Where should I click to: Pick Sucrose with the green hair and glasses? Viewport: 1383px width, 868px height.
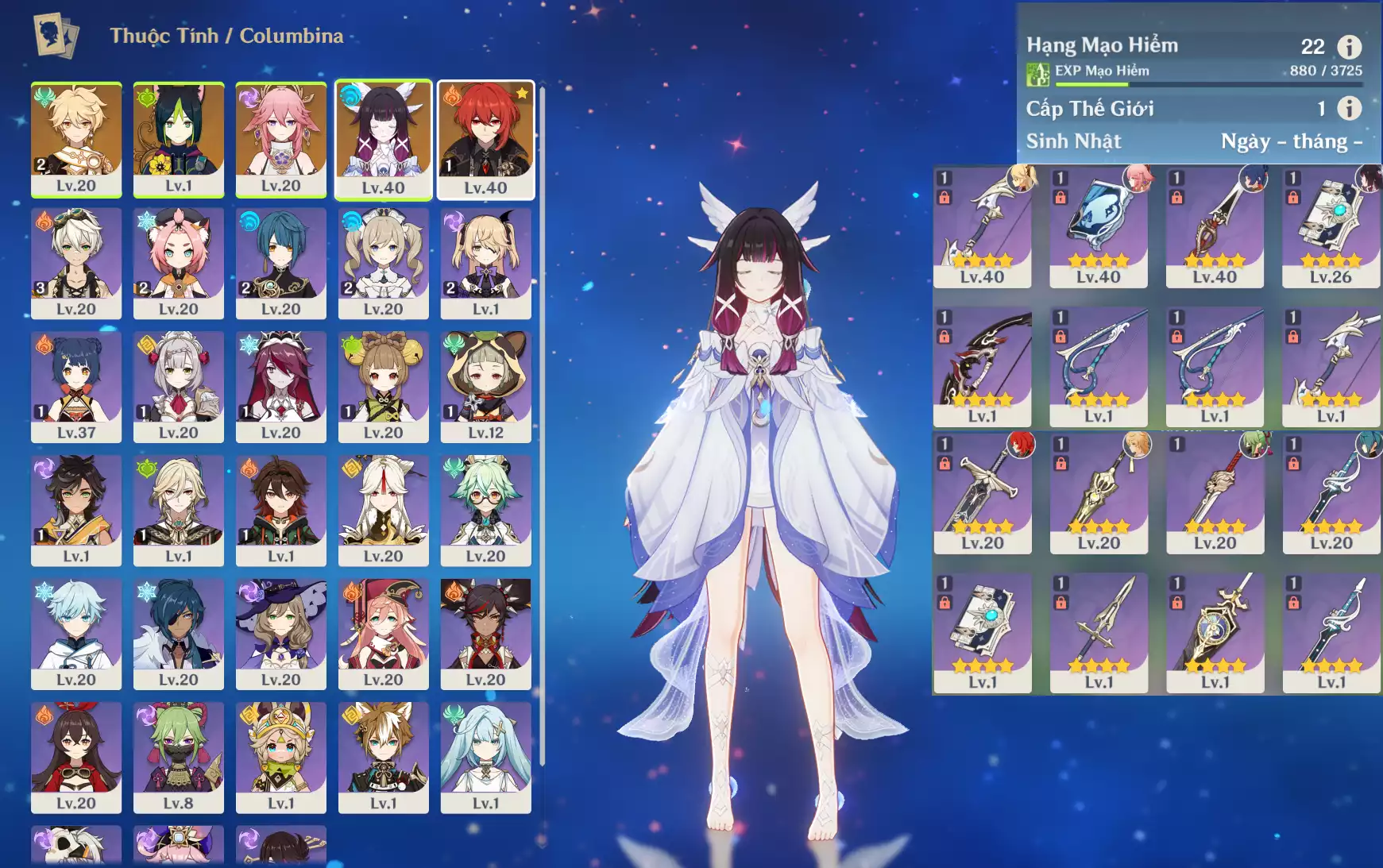485,510
